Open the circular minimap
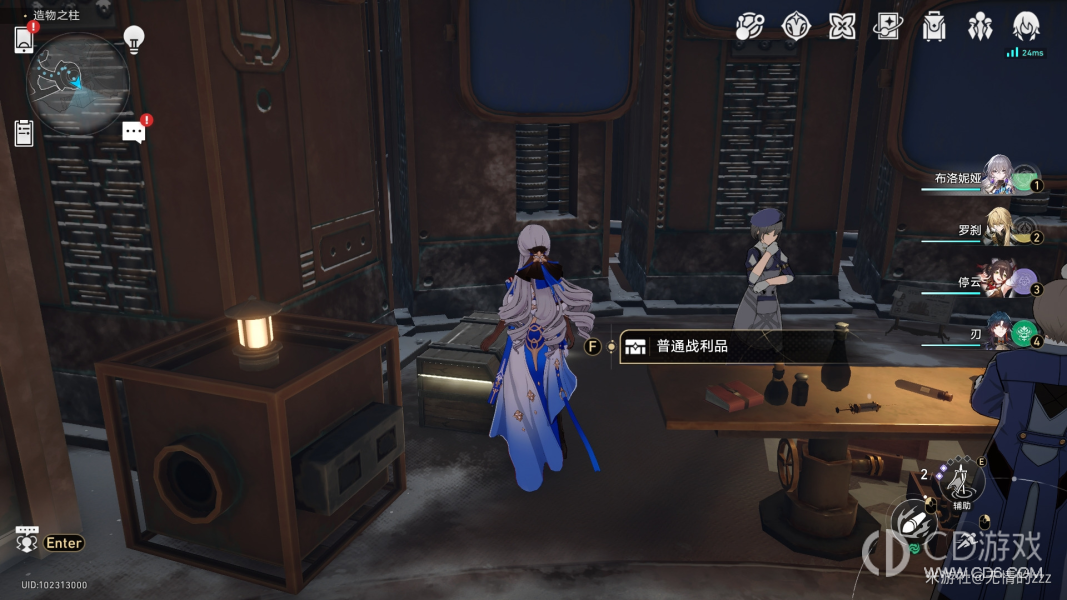 point(77,84)
